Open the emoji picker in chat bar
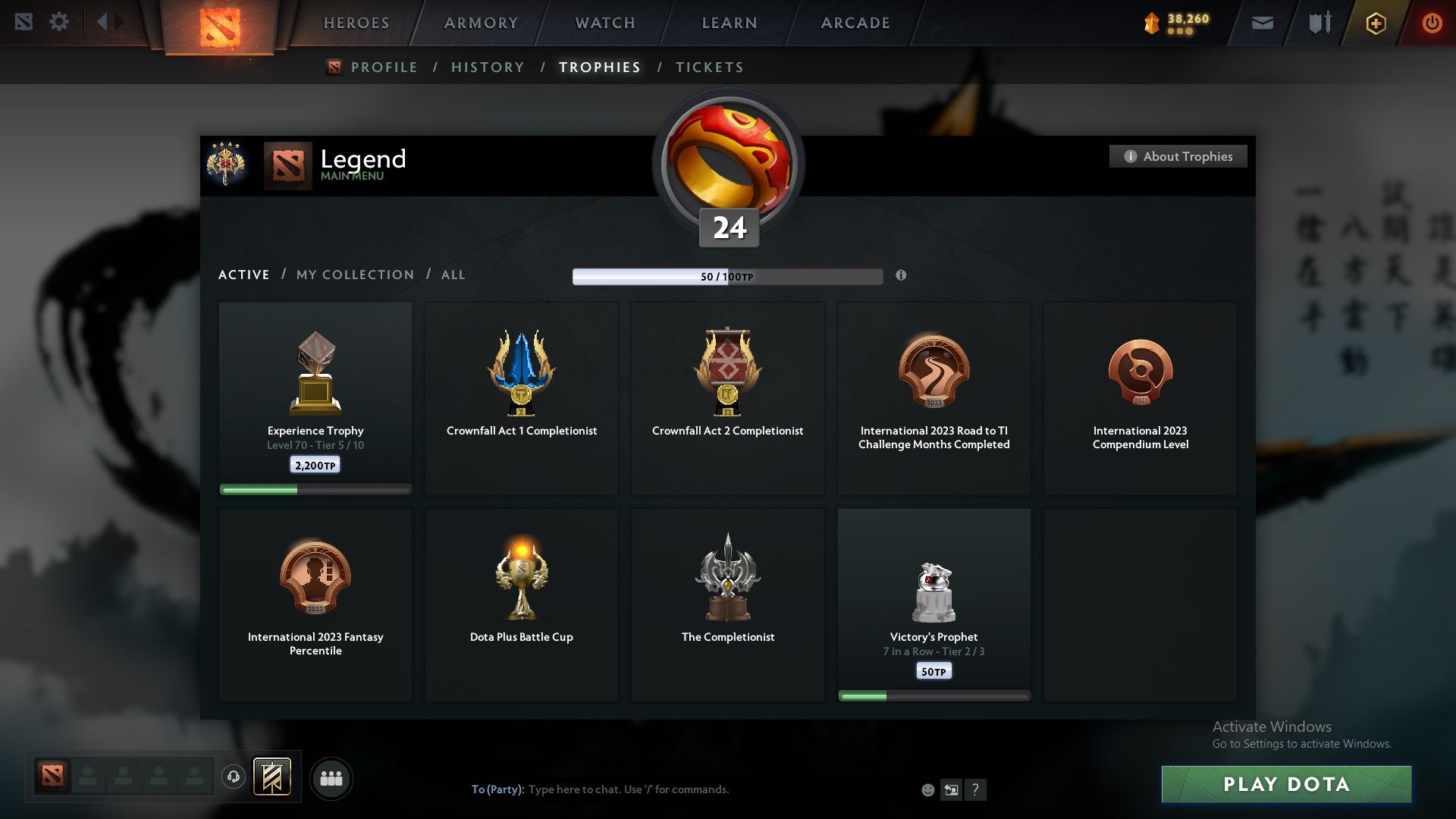Viewport: 1456px width, 819px height. tap(929, 789)
